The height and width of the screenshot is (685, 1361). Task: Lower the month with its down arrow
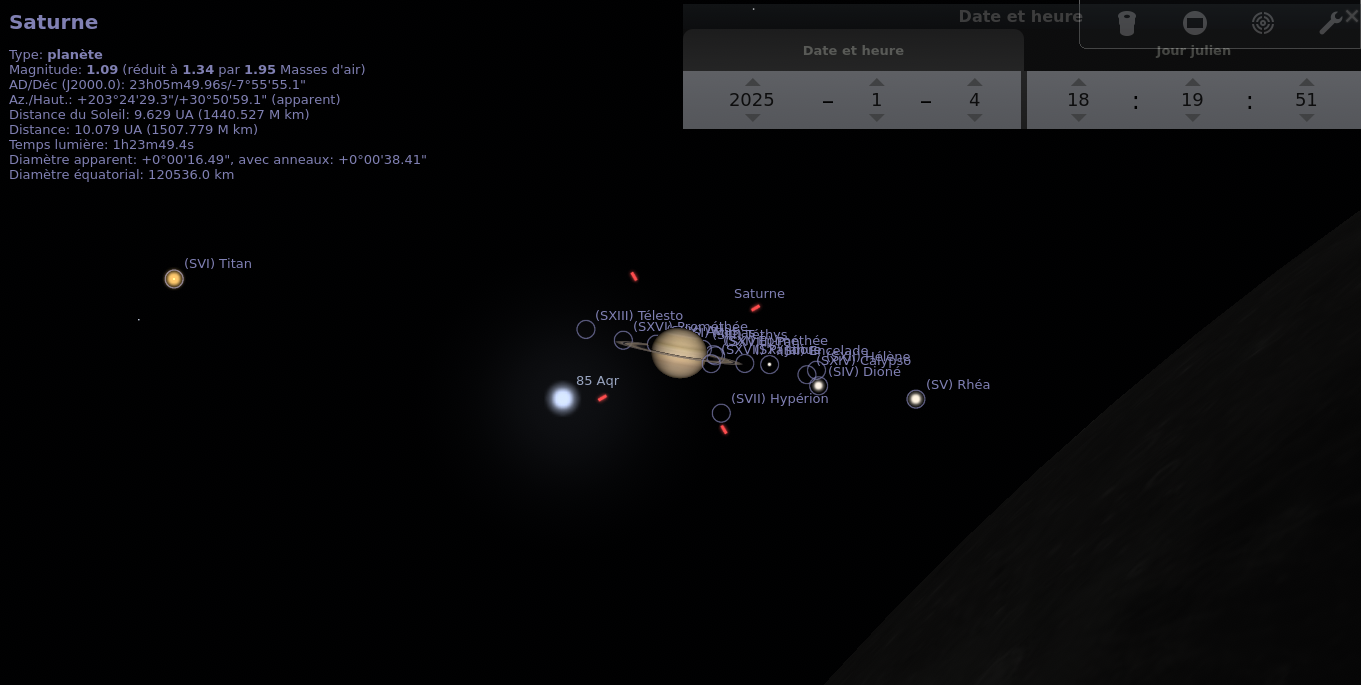tap(876, 117)
